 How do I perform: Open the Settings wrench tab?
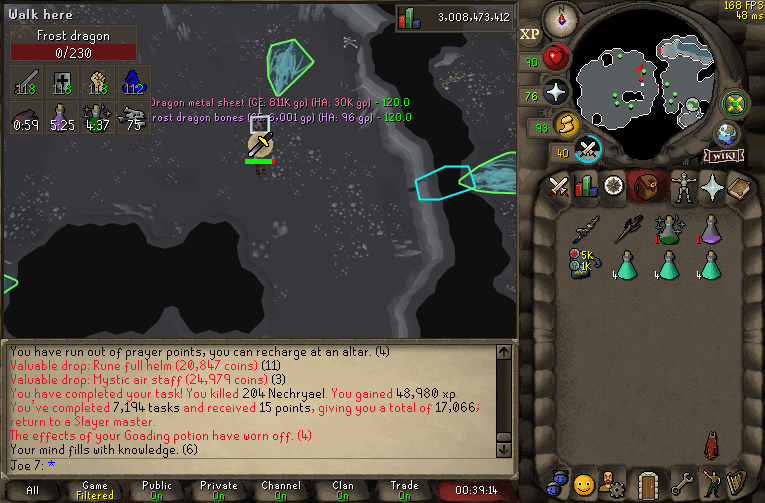[683, 484]
